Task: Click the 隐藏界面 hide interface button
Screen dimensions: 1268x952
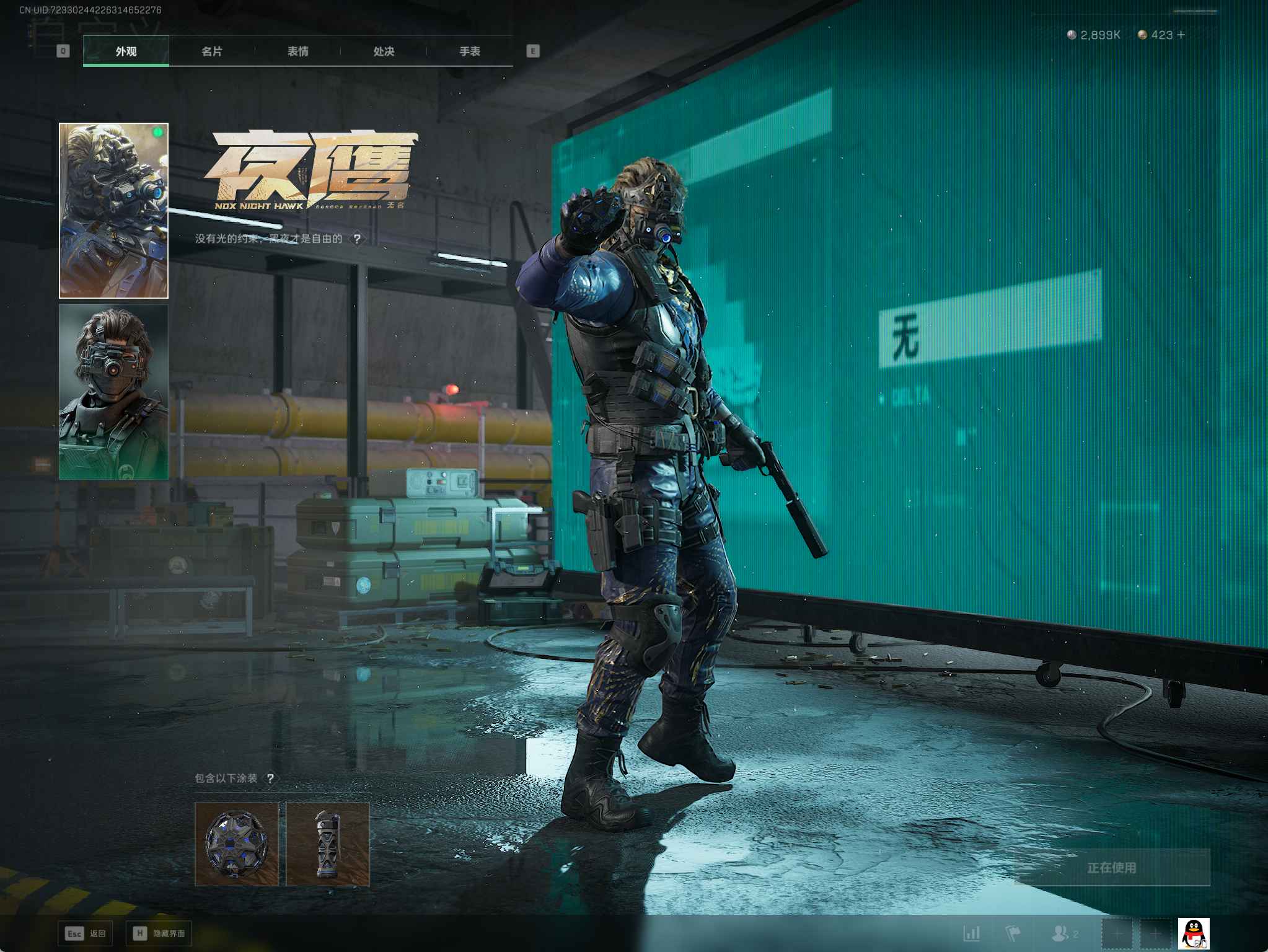Action: (159, 933)
